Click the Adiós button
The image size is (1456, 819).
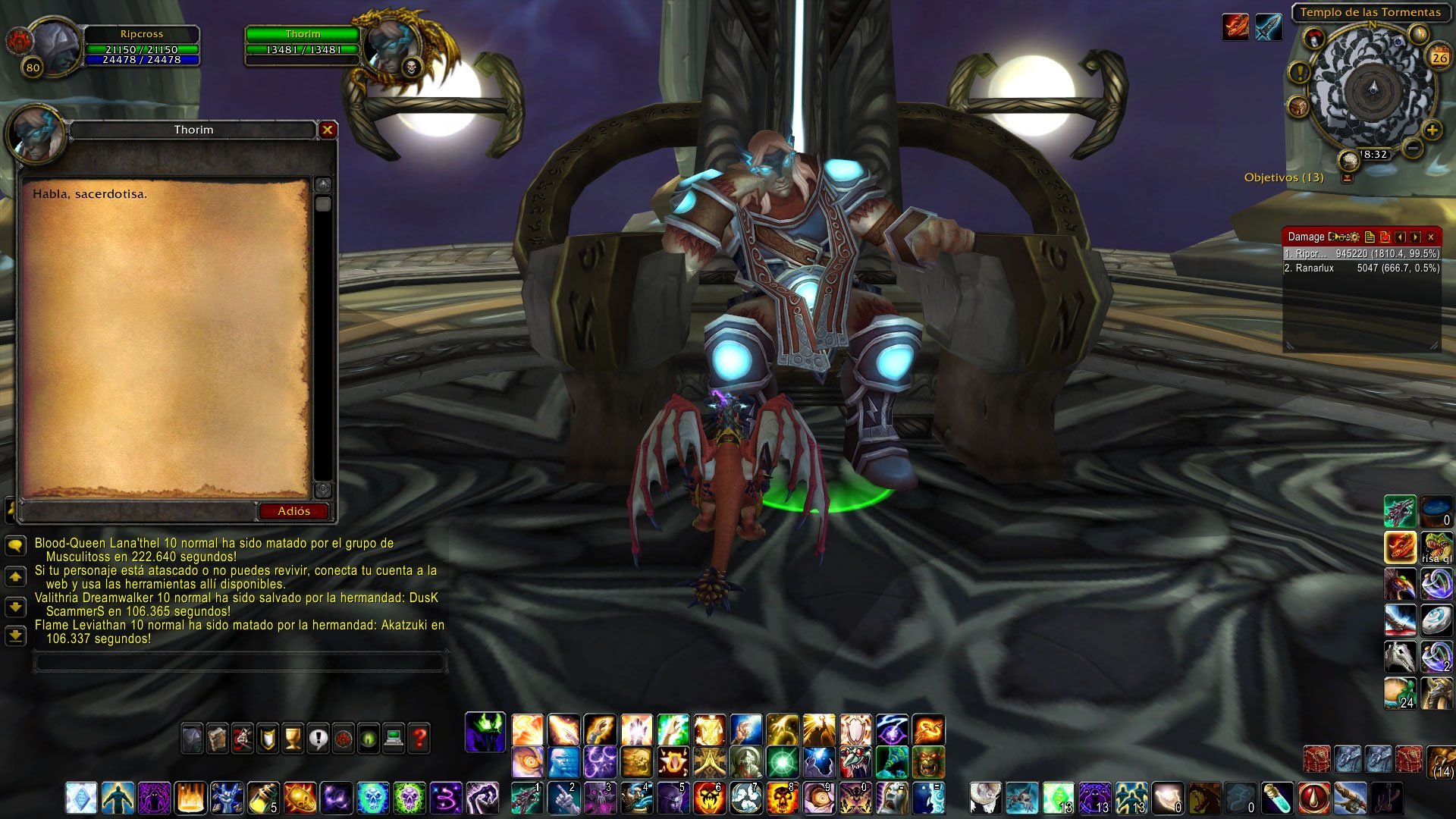[293, 511]
